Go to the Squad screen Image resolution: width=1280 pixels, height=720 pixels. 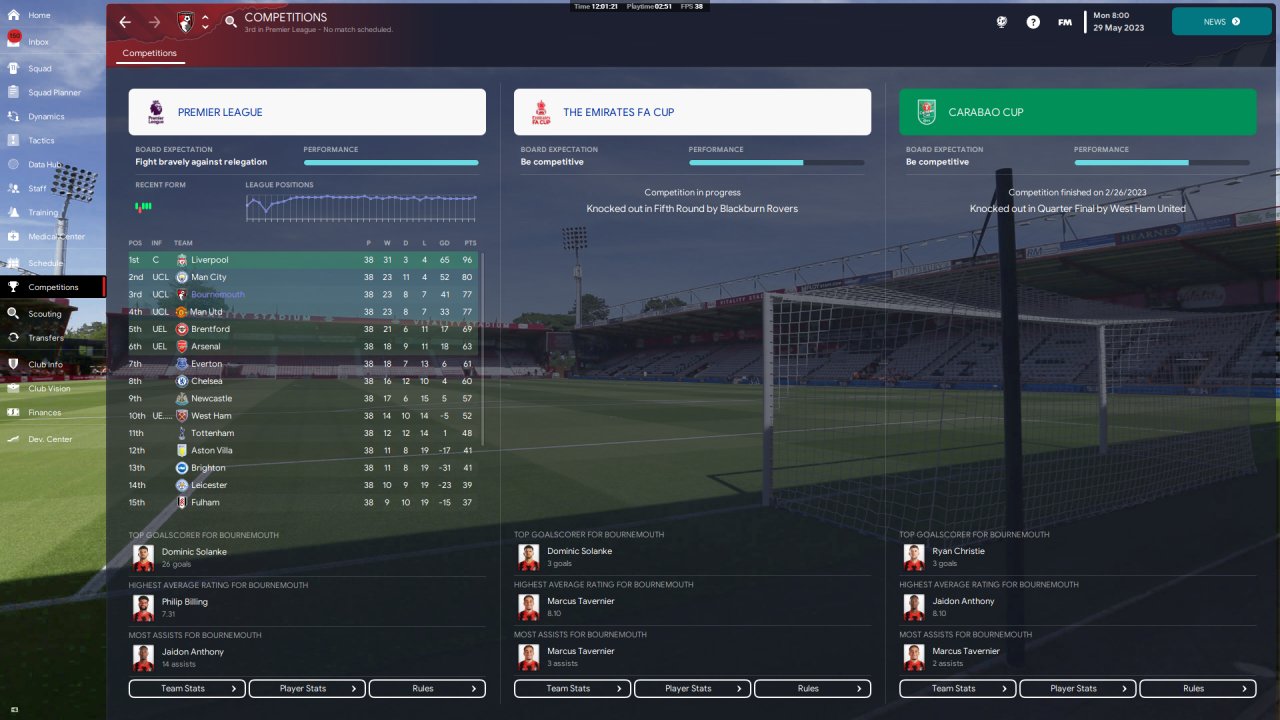click(40, 69)
